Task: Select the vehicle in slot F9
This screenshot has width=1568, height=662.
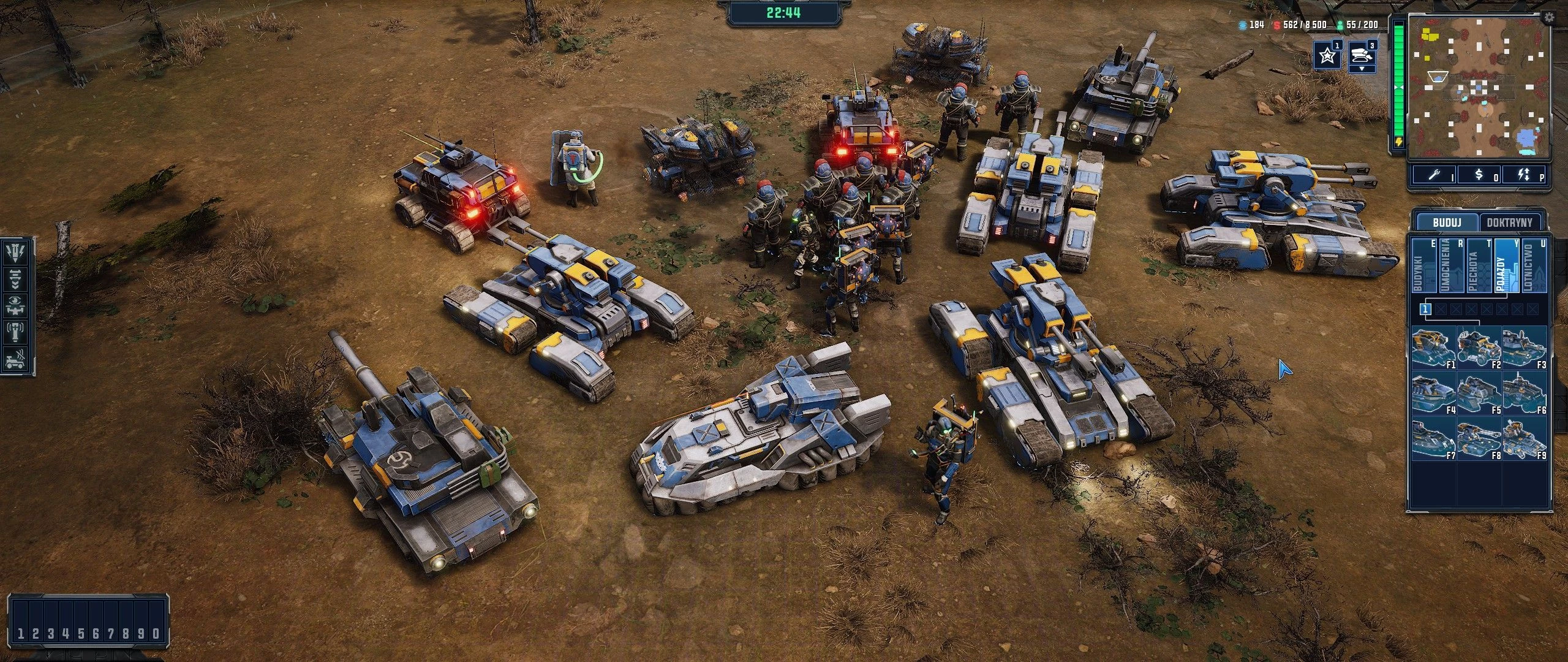Action: 1525,439
